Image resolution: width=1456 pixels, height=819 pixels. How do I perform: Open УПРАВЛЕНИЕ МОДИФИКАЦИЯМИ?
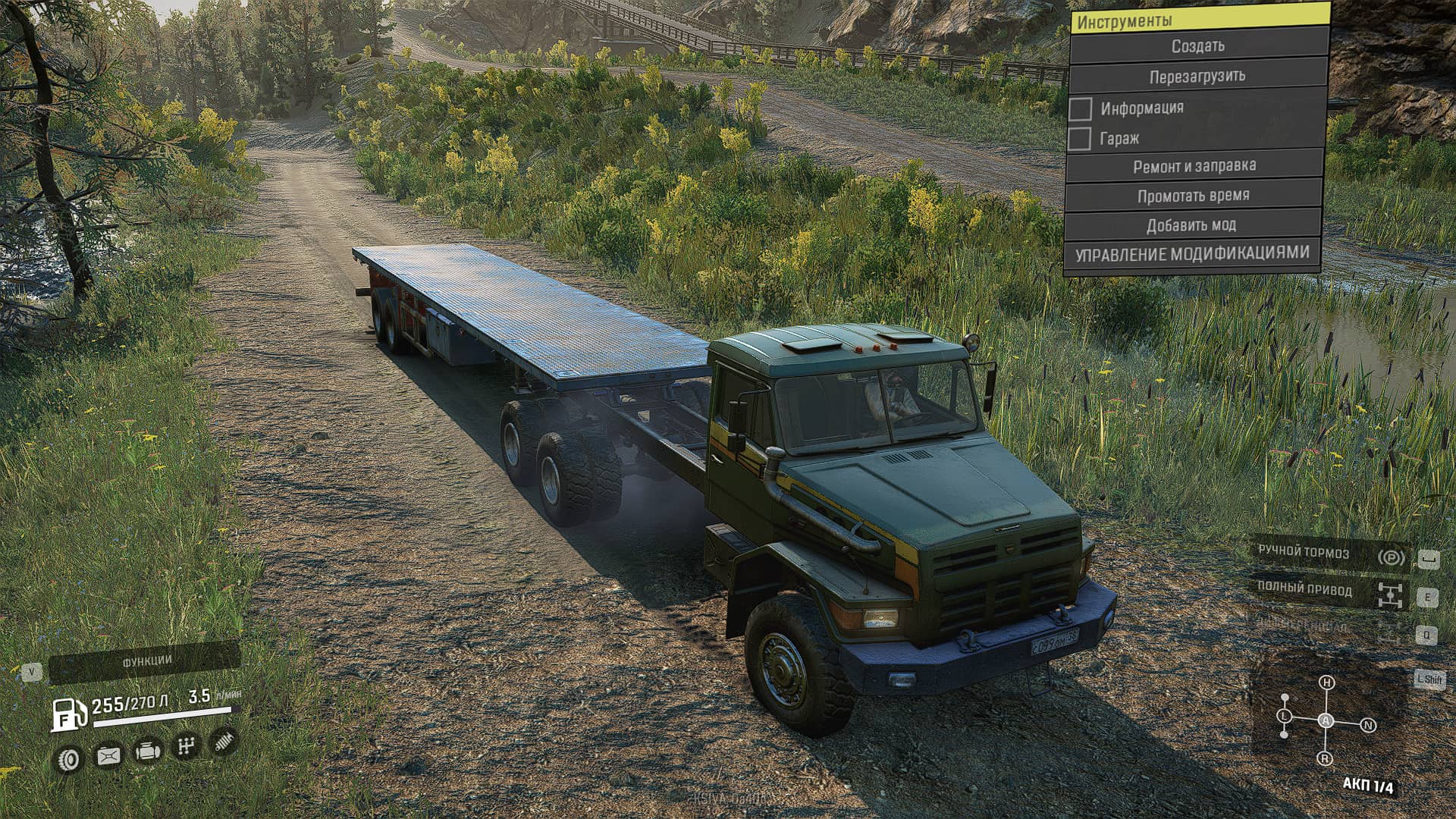click(1191, 254)
